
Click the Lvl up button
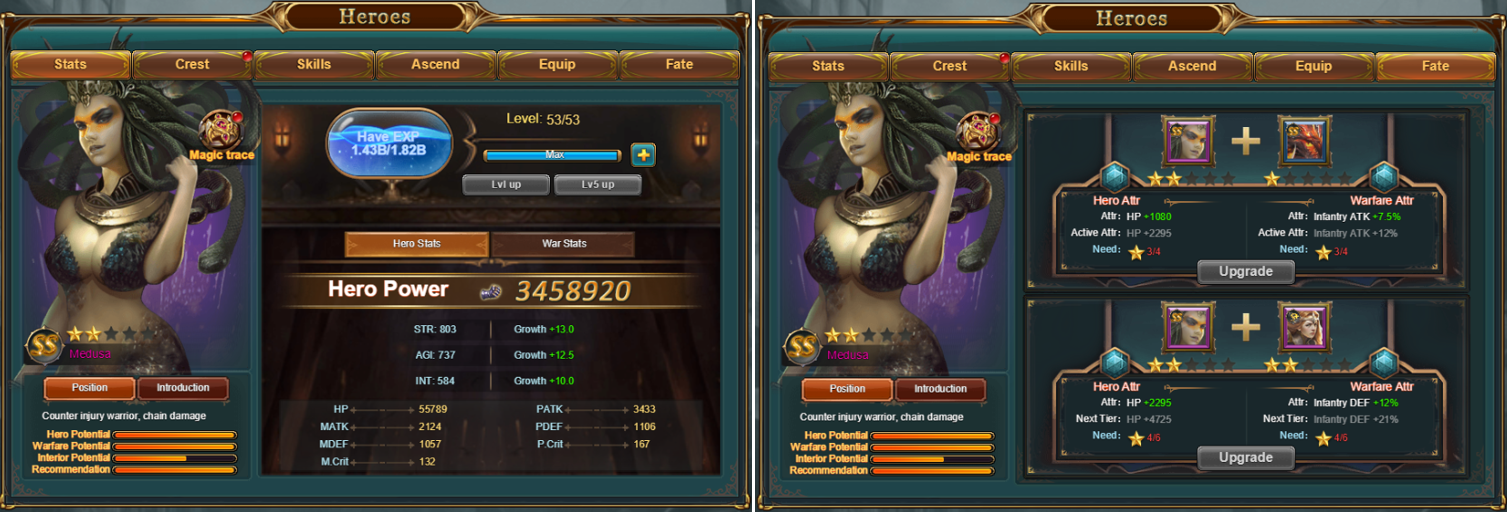click(505, 185)
